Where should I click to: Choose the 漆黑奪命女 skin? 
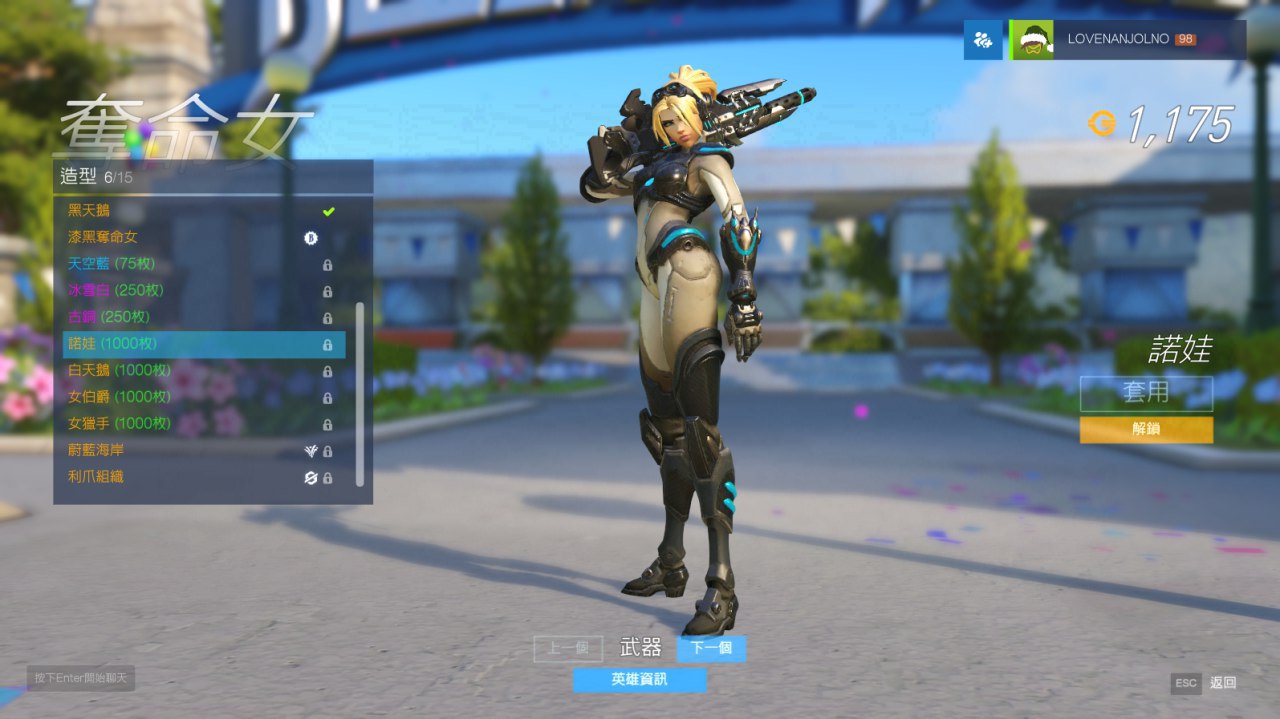pos(200,238)
